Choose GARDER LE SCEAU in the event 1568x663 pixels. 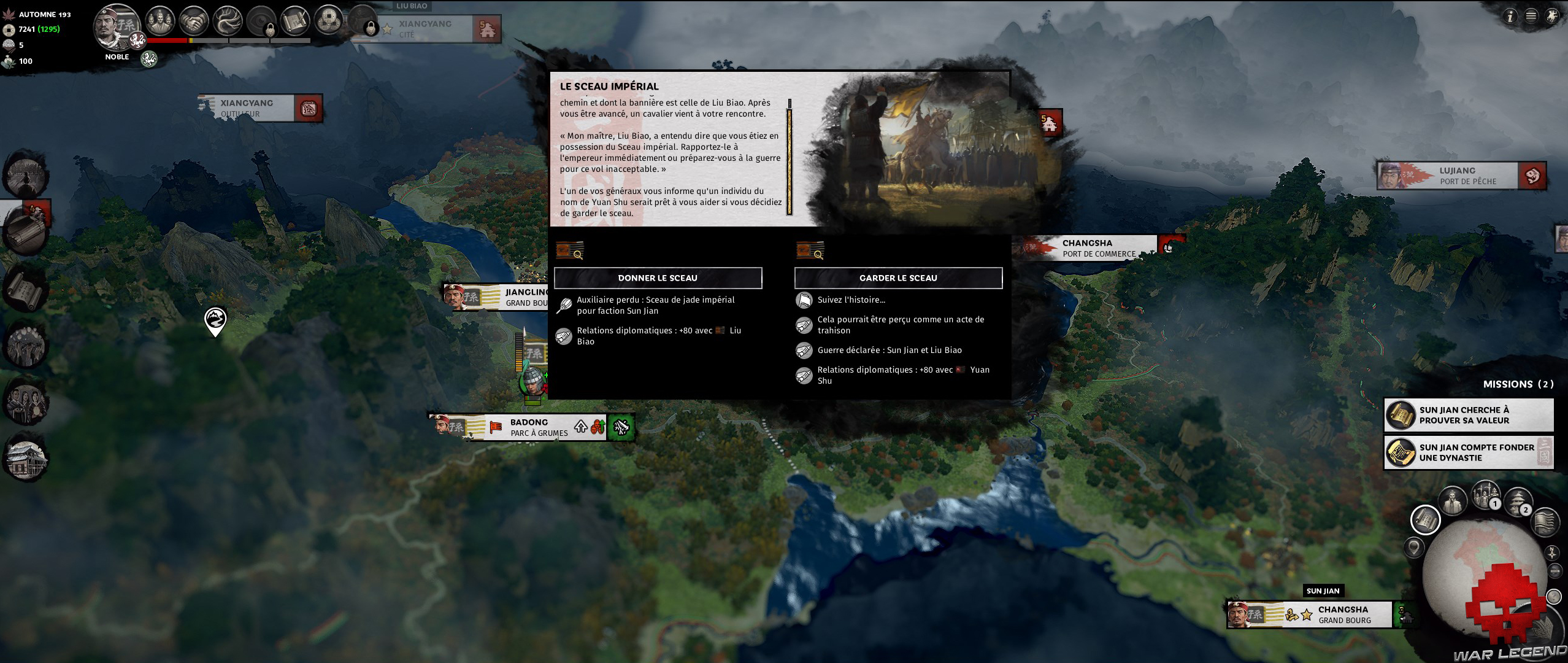pyautogui.click(x=897, y=277)
